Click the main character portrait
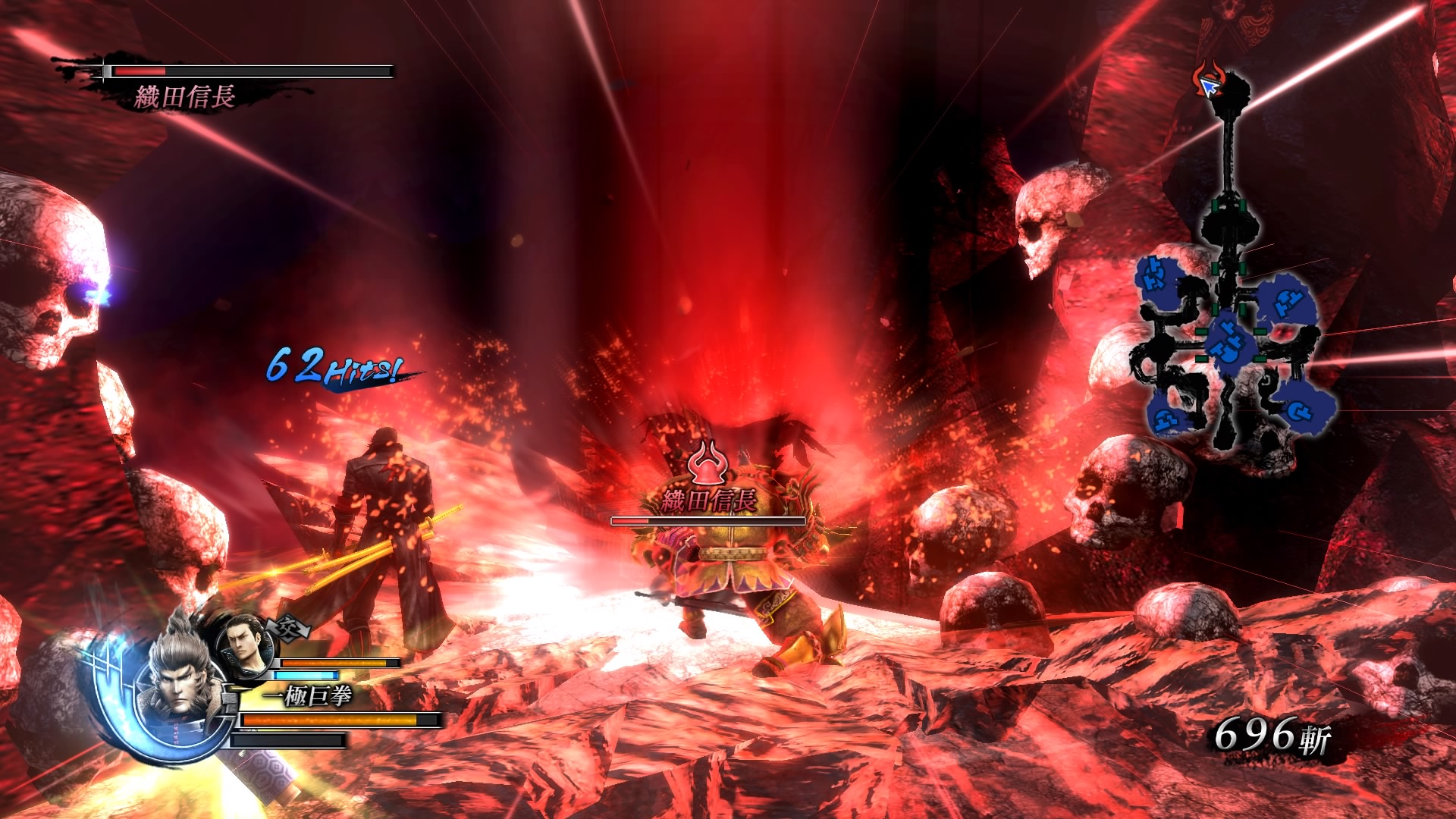Screen dimensions: 1456x819 coord(180,679)
